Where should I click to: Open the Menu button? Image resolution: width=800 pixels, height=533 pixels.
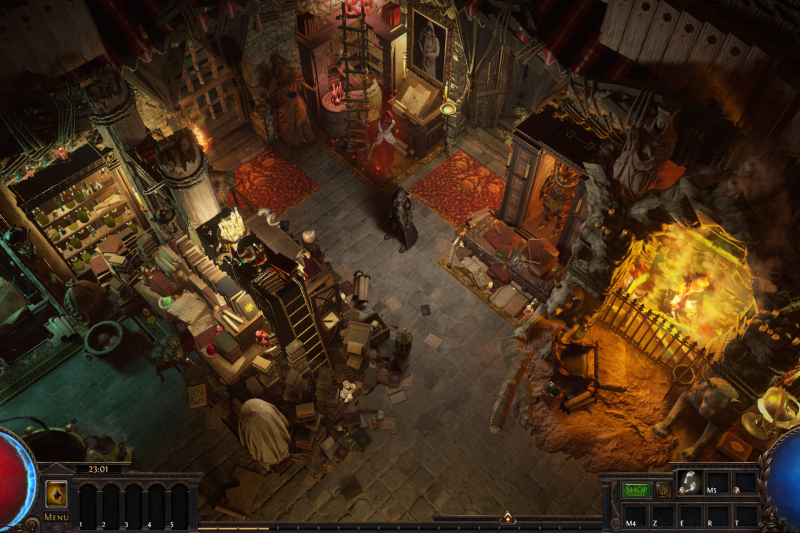[x=56, y=517]
